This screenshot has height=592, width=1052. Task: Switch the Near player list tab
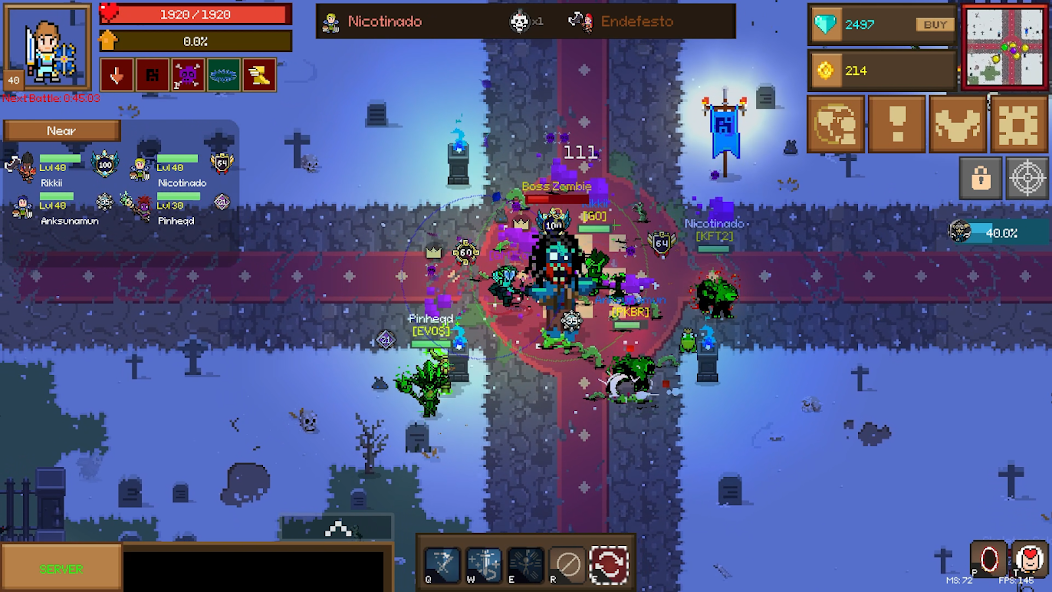(61, 131)
